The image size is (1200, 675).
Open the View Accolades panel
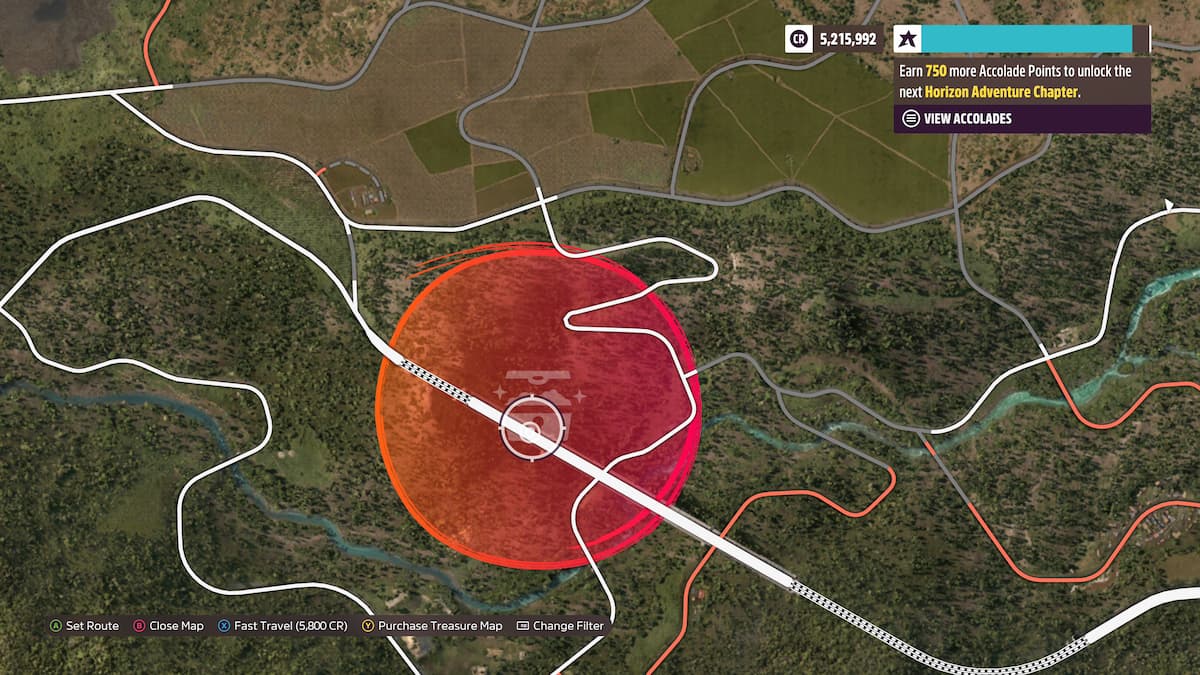[x=966, y=118]
